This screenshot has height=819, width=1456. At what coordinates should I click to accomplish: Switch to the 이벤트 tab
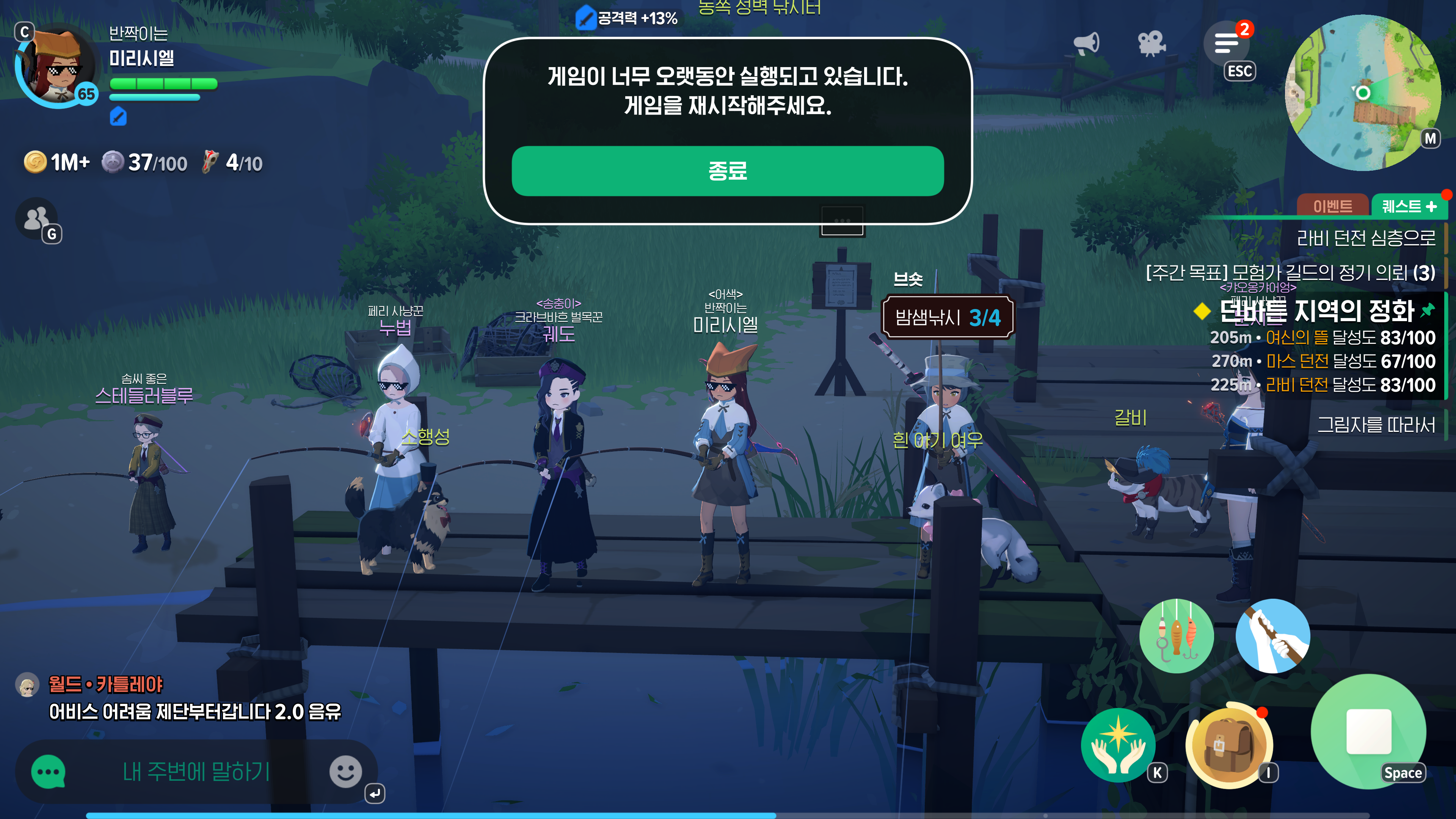(x=1332, y=206)
